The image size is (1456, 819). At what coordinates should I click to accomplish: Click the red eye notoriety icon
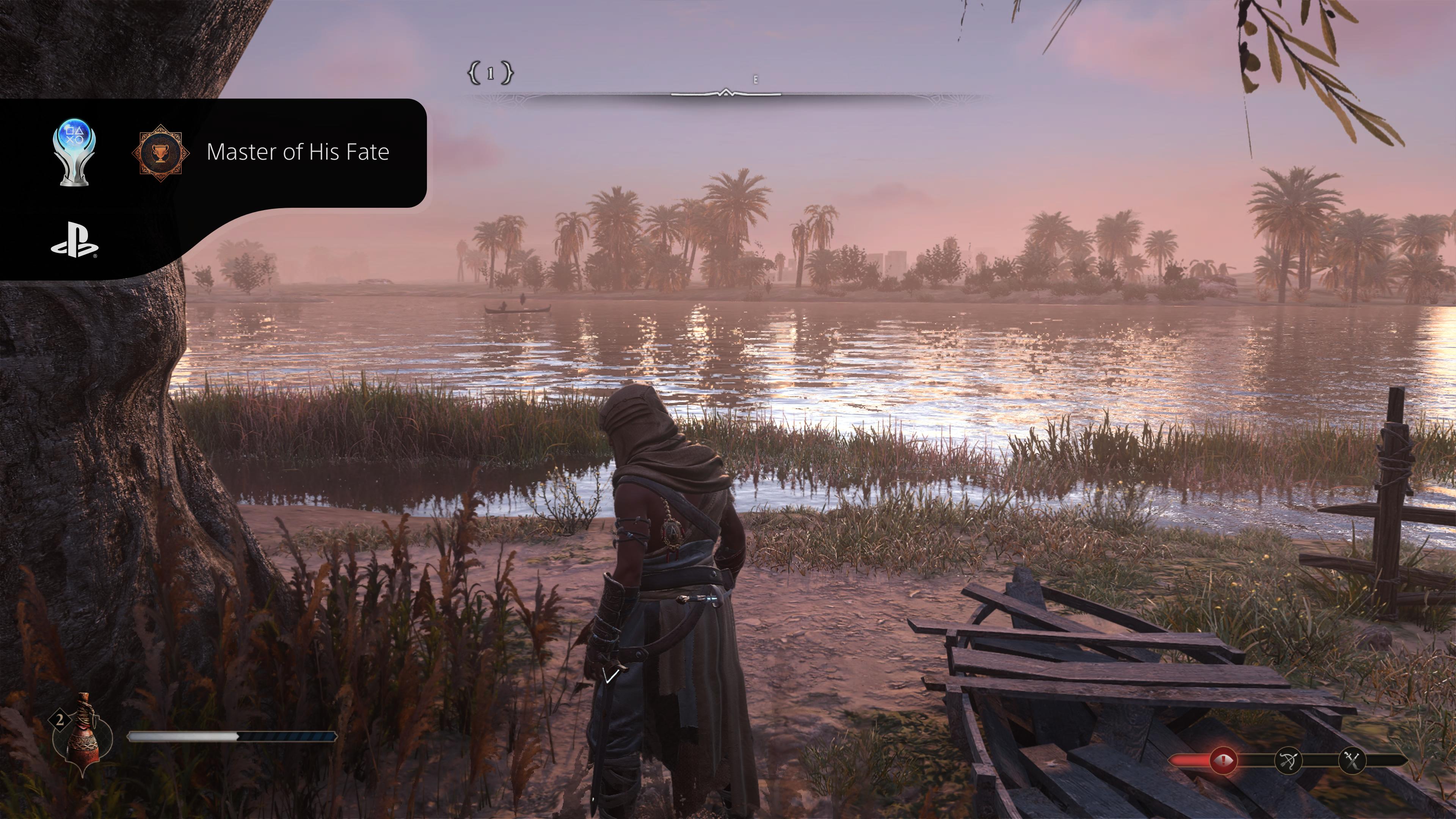point(1223,760)
